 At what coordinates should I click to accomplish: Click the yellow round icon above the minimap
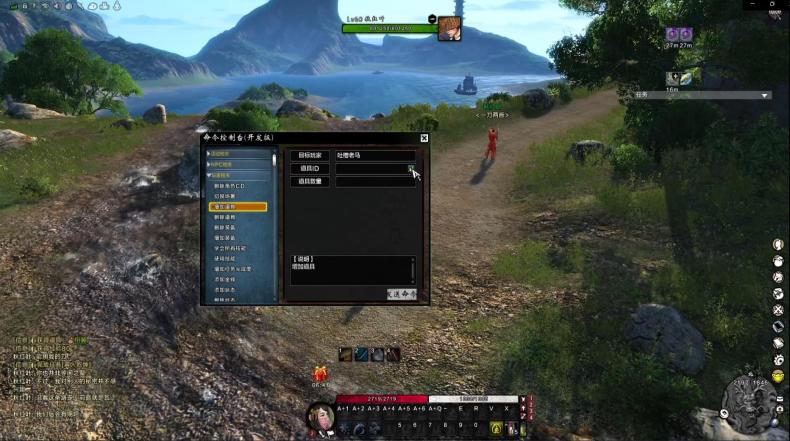(x=778, y=375)
